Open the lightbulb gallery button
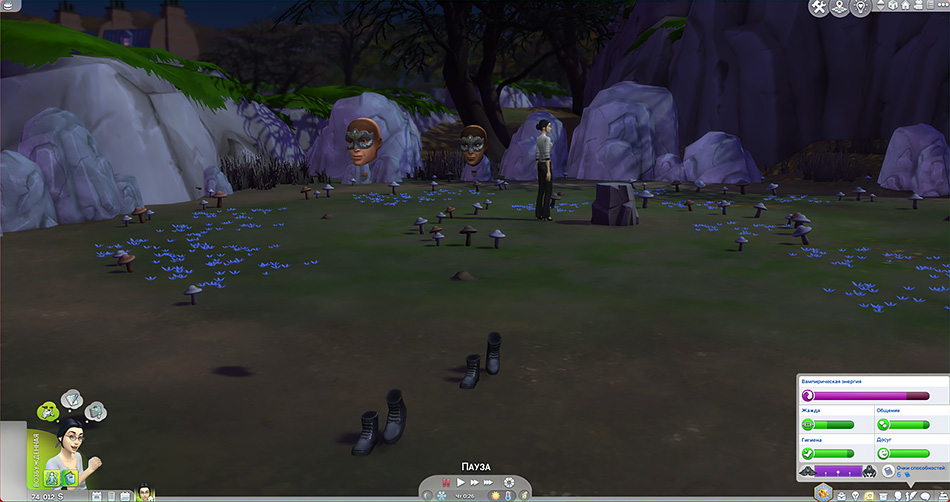The width and height of the screenshot is (950, 502). (x=861, y=8)
